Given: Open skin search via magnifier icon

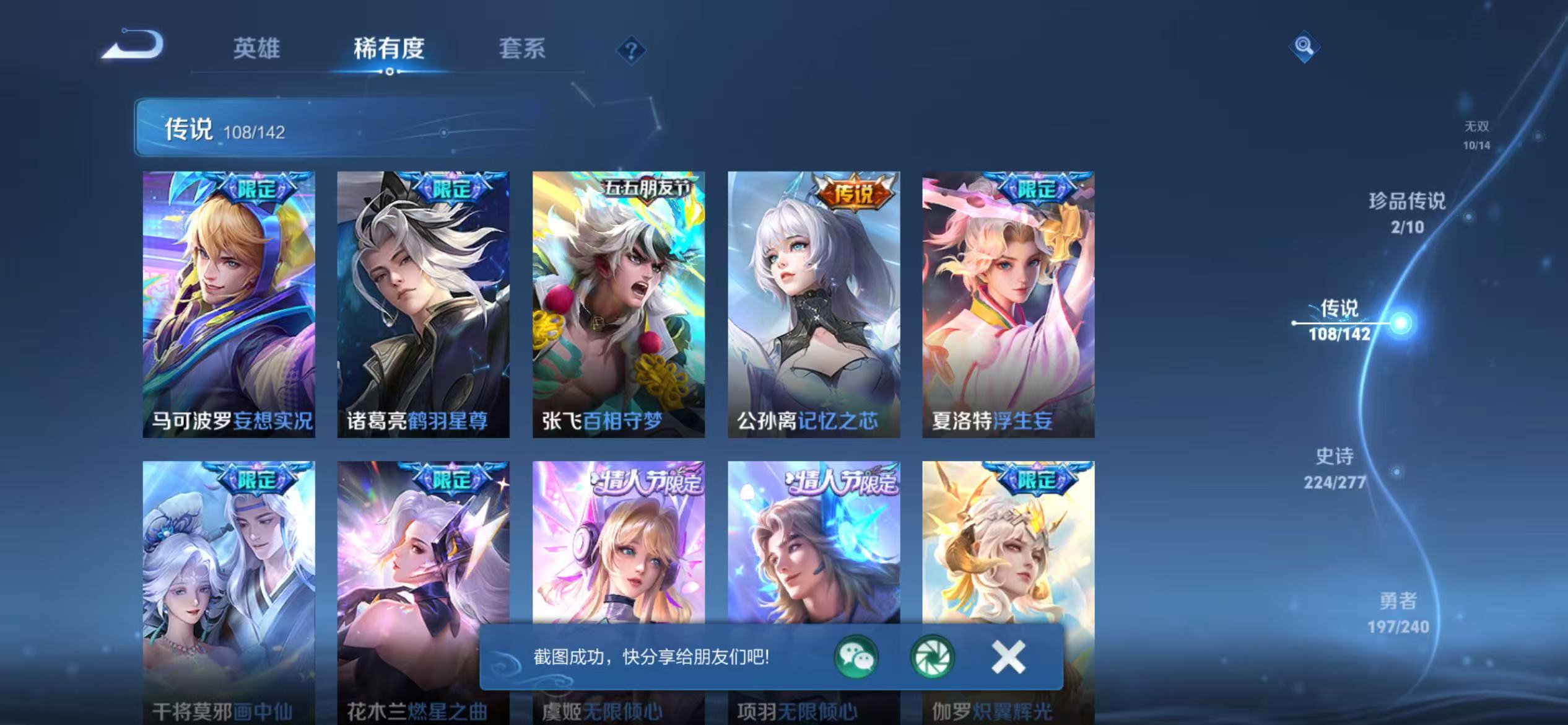Looking at the screenshot, I should [x=1304, y=46].
